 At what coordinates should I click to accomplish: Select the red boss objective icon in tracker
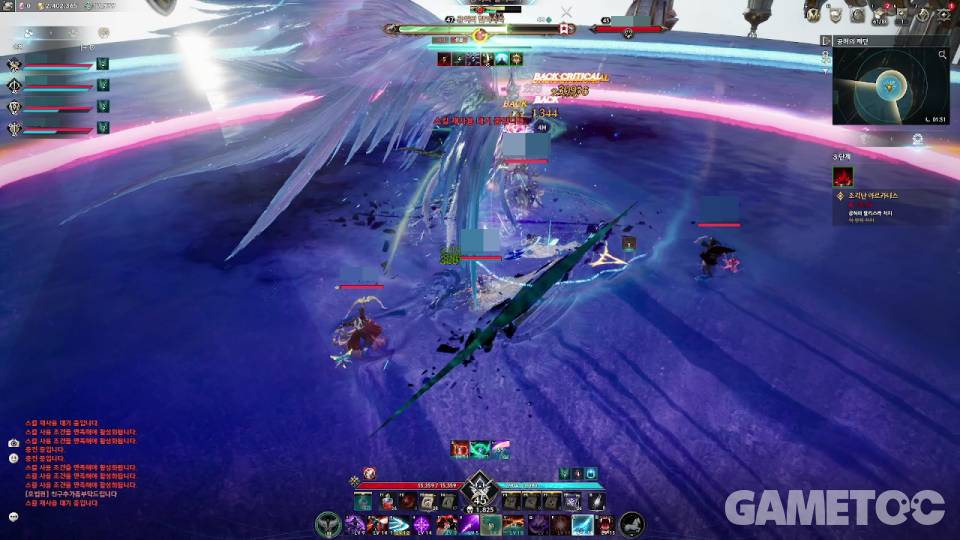pyautogui.click(x=842, y=176)
